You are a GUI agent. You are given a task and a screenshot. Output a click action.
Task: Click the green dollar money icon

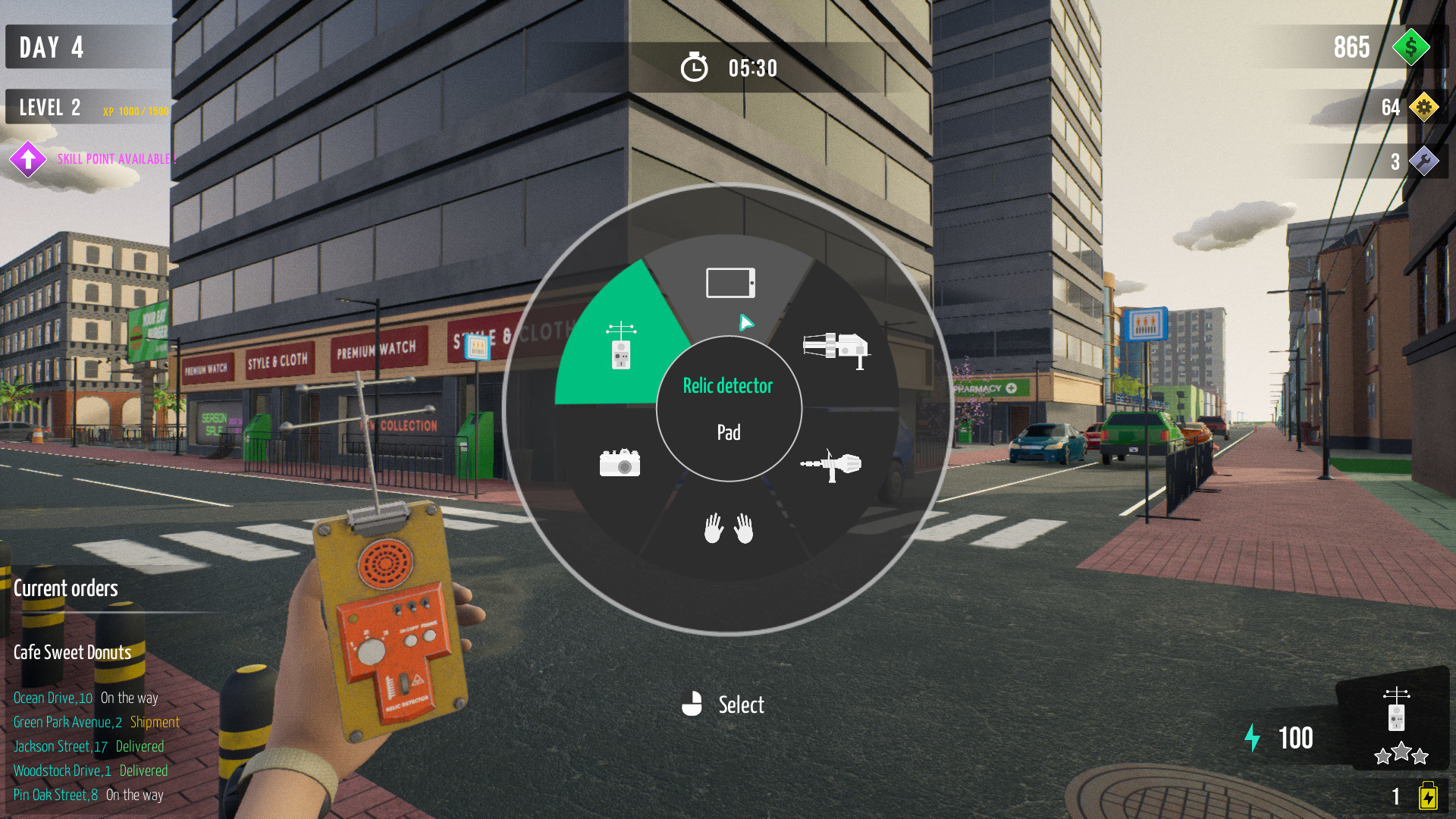tap(1410, 48)
